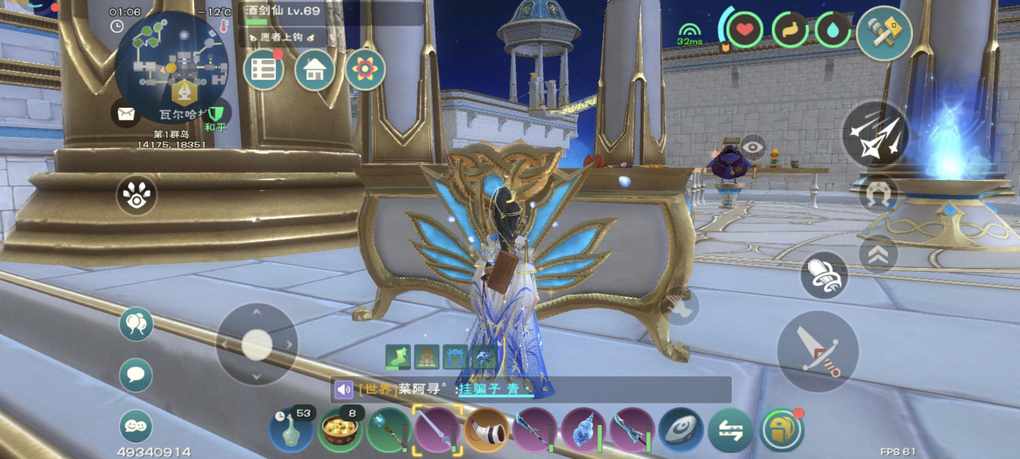Image resolution: width=1020 pixels, height=459 pixels.
Task: Open the hammer crafting button
Action: pyautogui.click(x=883, y=33)
